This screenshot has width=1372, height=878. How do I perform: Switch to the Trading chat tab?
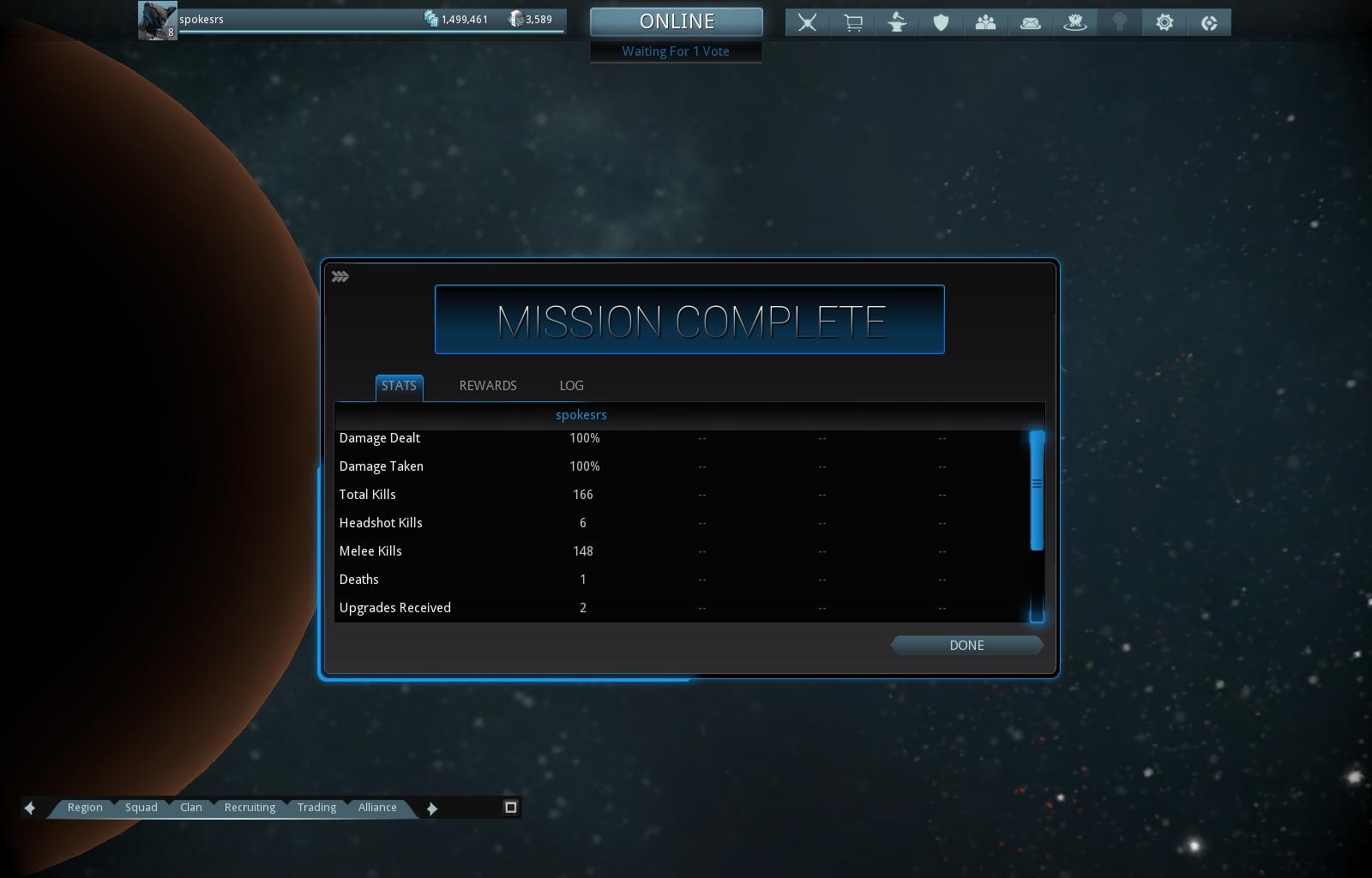click(316, 808)
